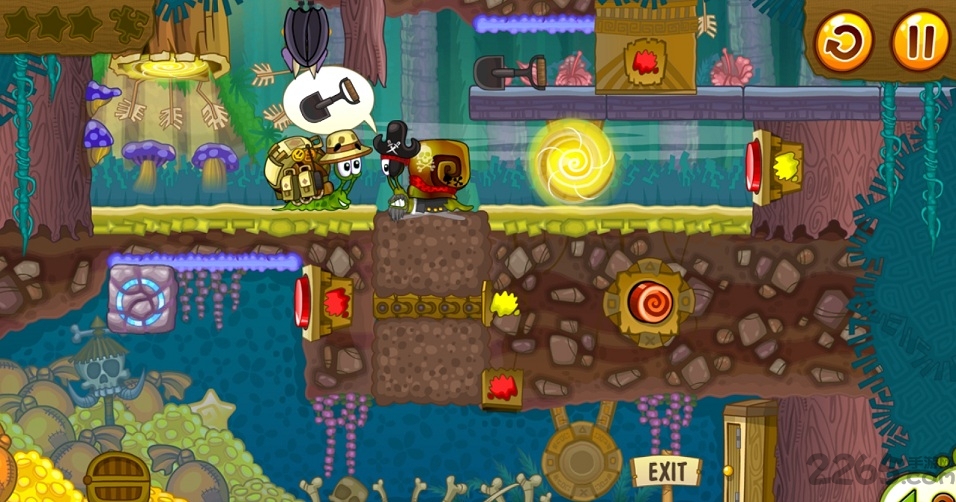The width and height of the screenshot is (956, 502).
Task: Pause the game
Action: click(919, 42)
